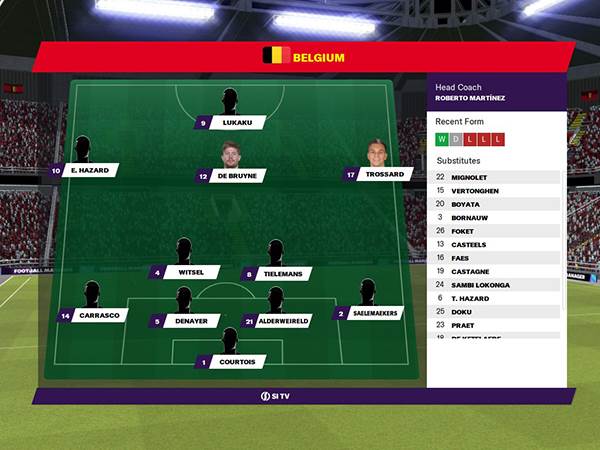The image size is (600, 450).
Task: Open goalkeeper Courtois
Action: pyautogui.click(x=237, y=362)
